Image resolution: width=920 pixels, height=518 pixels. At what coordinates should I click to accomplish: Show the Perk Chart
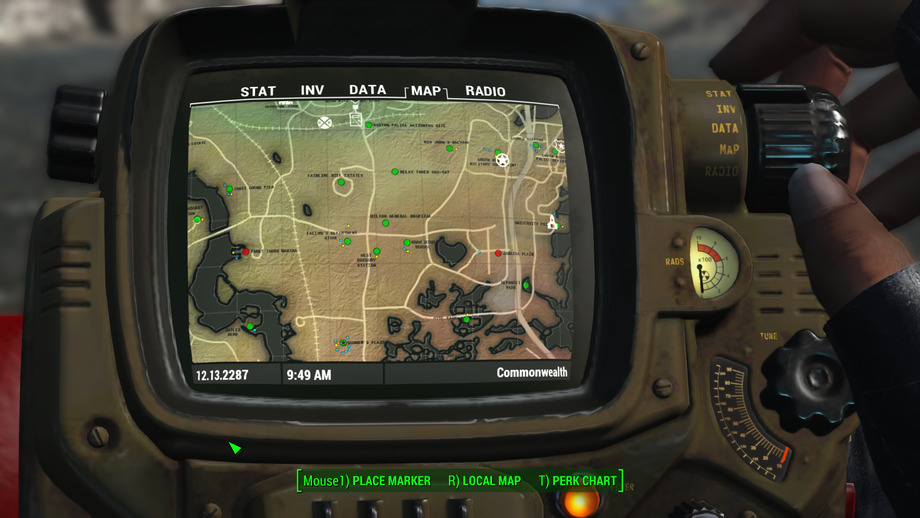(x=577, y=481)
